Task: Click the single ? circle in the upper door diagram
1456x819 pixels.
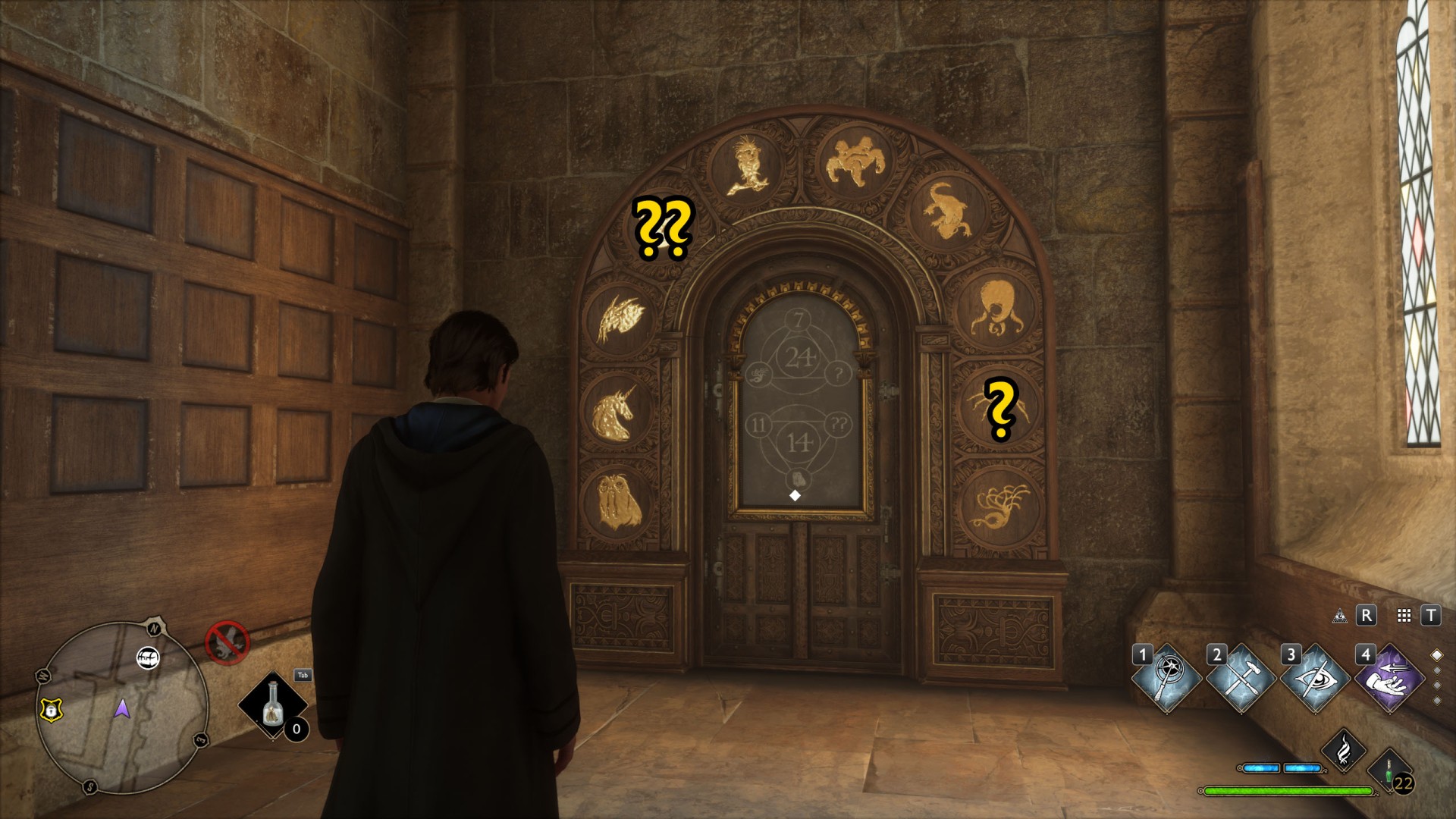Action: (x=838, y=372)
